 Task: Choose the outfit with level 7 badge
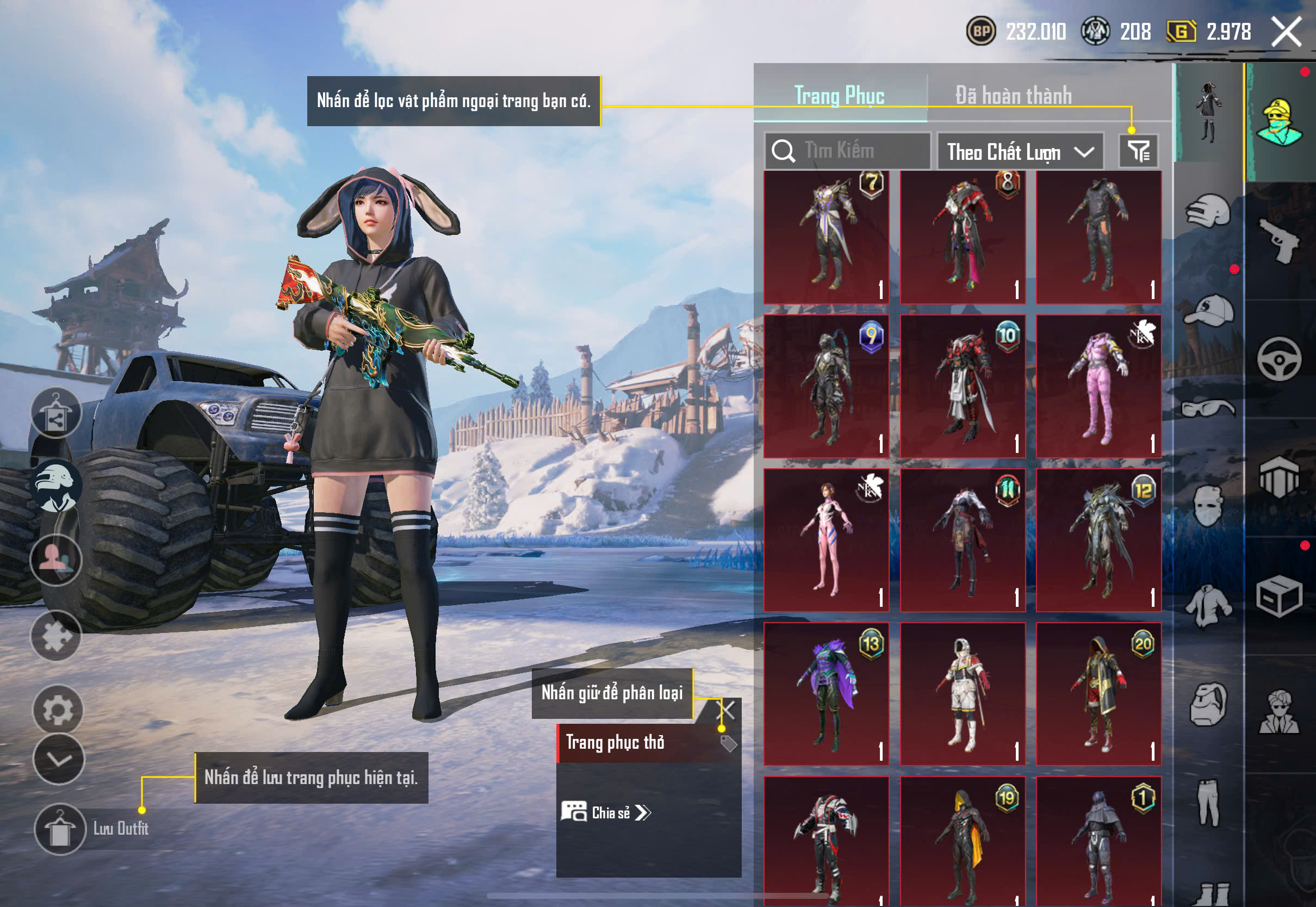[x=826, y=238]
